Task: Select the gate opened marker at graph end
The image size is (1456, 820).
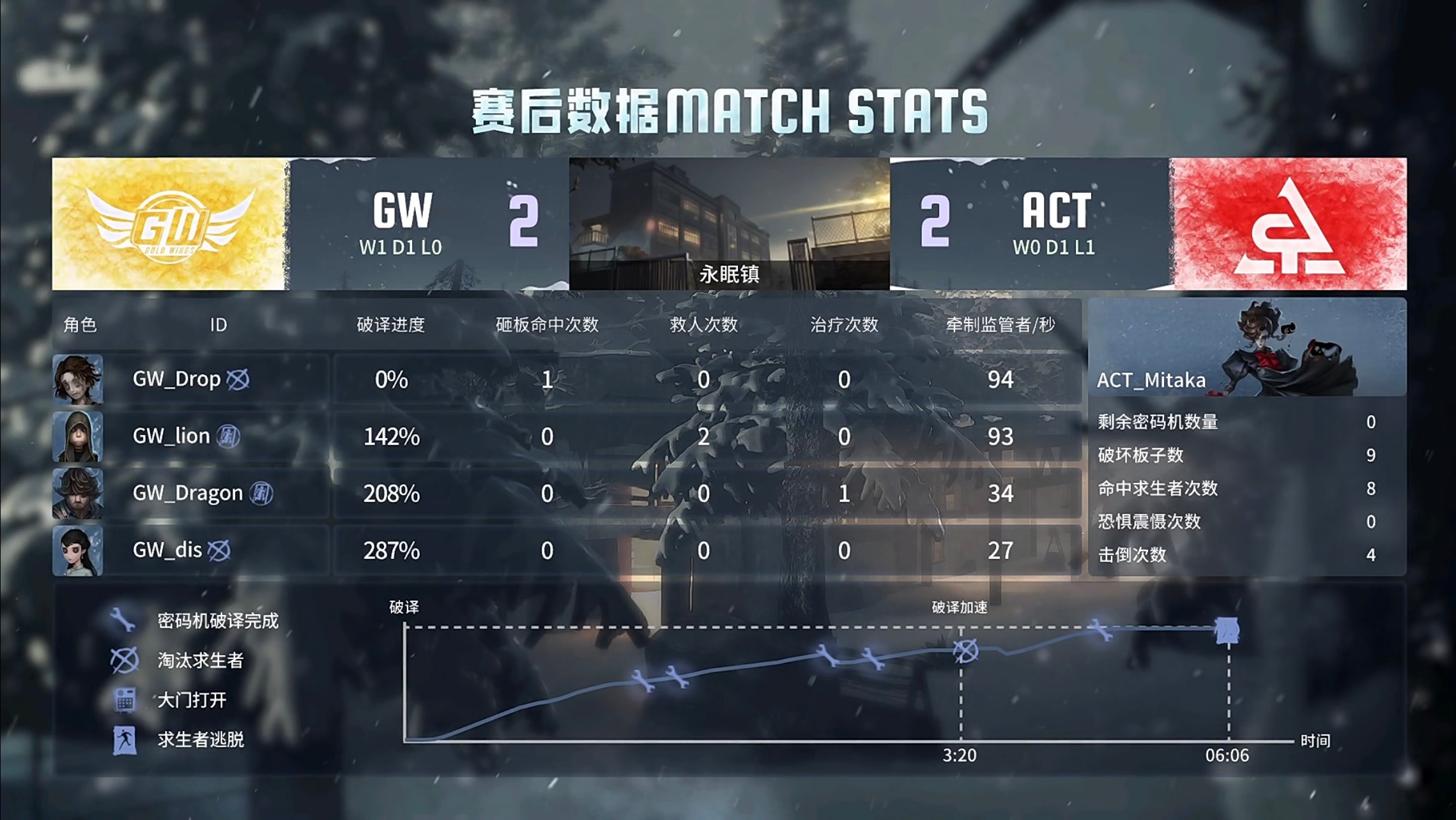Action: pyautogui.click(x=1227, y=630)
